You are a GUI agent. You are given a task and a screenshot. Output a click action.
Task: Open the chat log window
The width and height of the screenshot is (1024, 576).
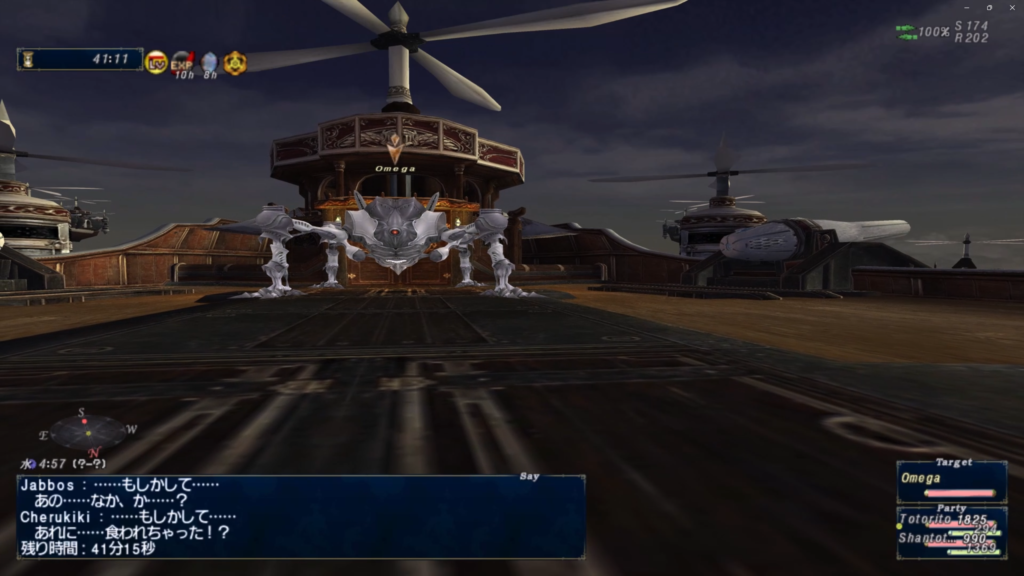coord(301,516)
